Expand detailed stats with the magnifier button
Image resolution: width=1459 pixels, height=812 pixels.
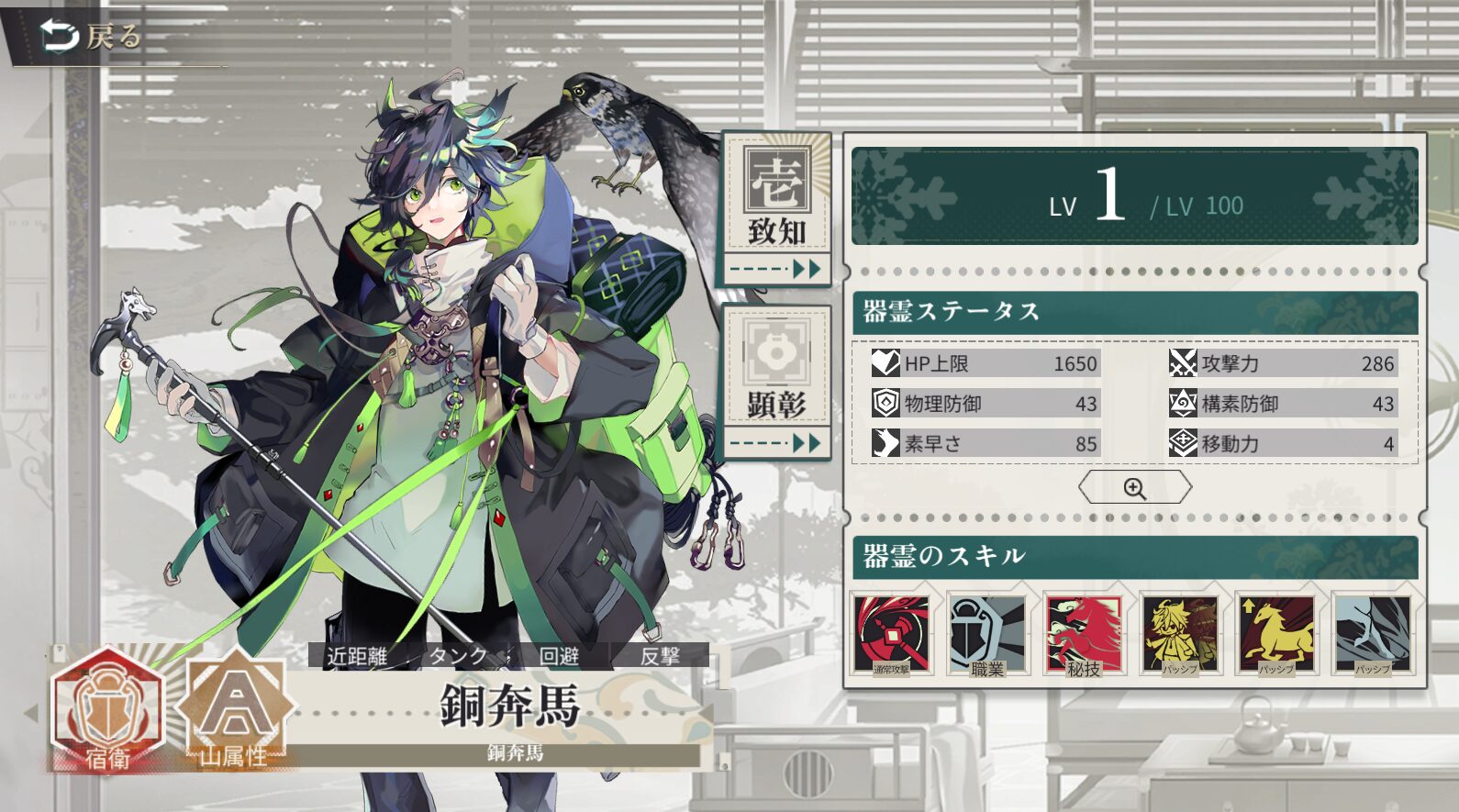[1135, 488]
